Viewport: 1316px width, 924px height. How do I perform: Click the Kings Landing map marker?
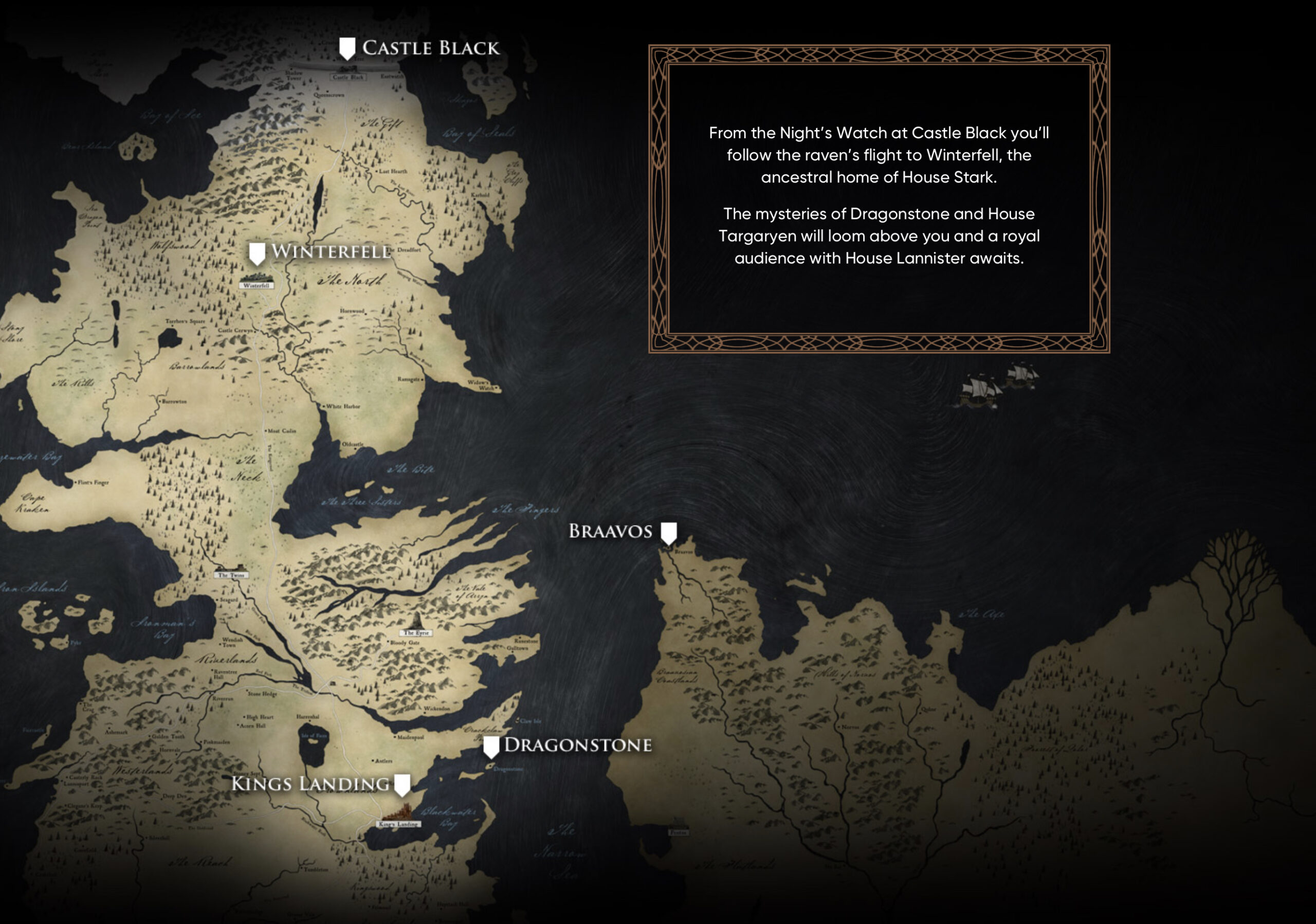[x=403, y=785]
